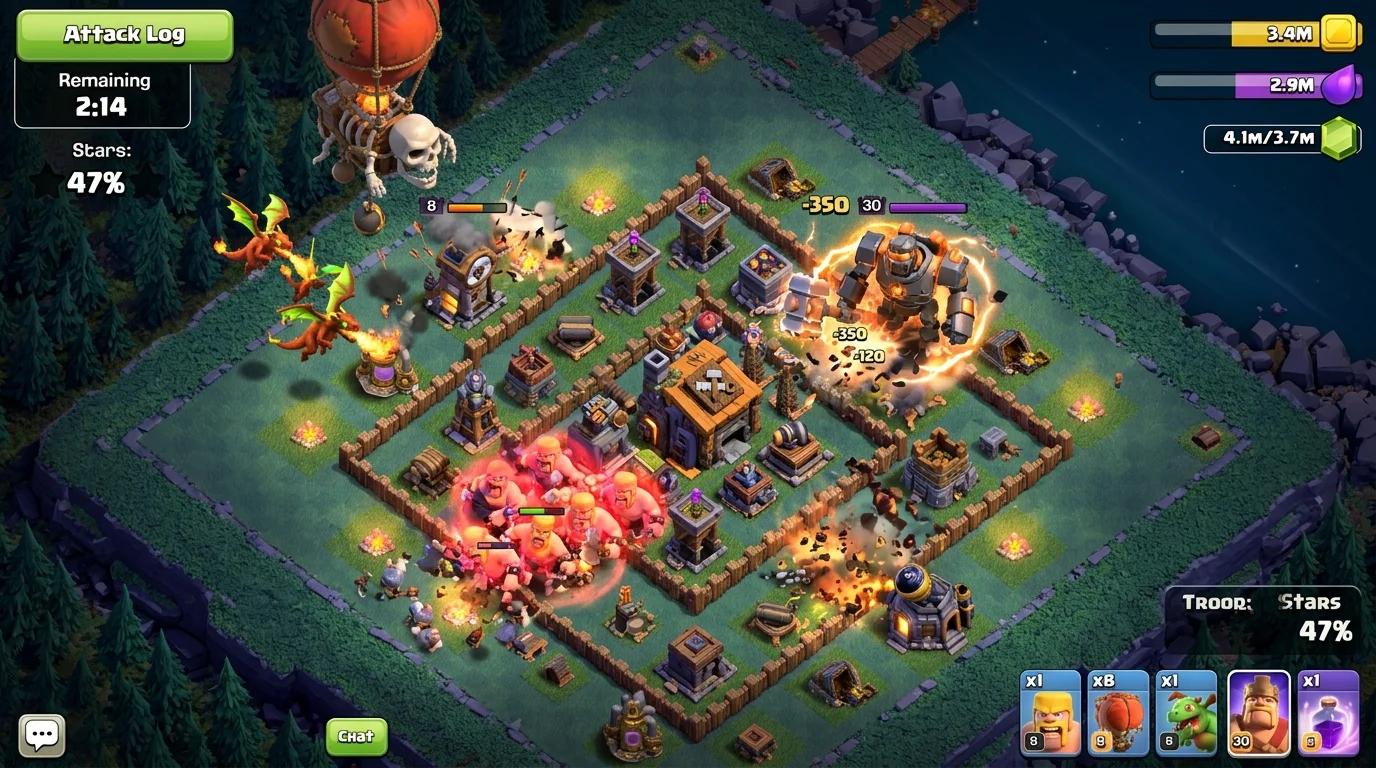Open the speech bubble chat icon
The height and width of the screenshot is (768, 1376).
[x=42, y=736]
